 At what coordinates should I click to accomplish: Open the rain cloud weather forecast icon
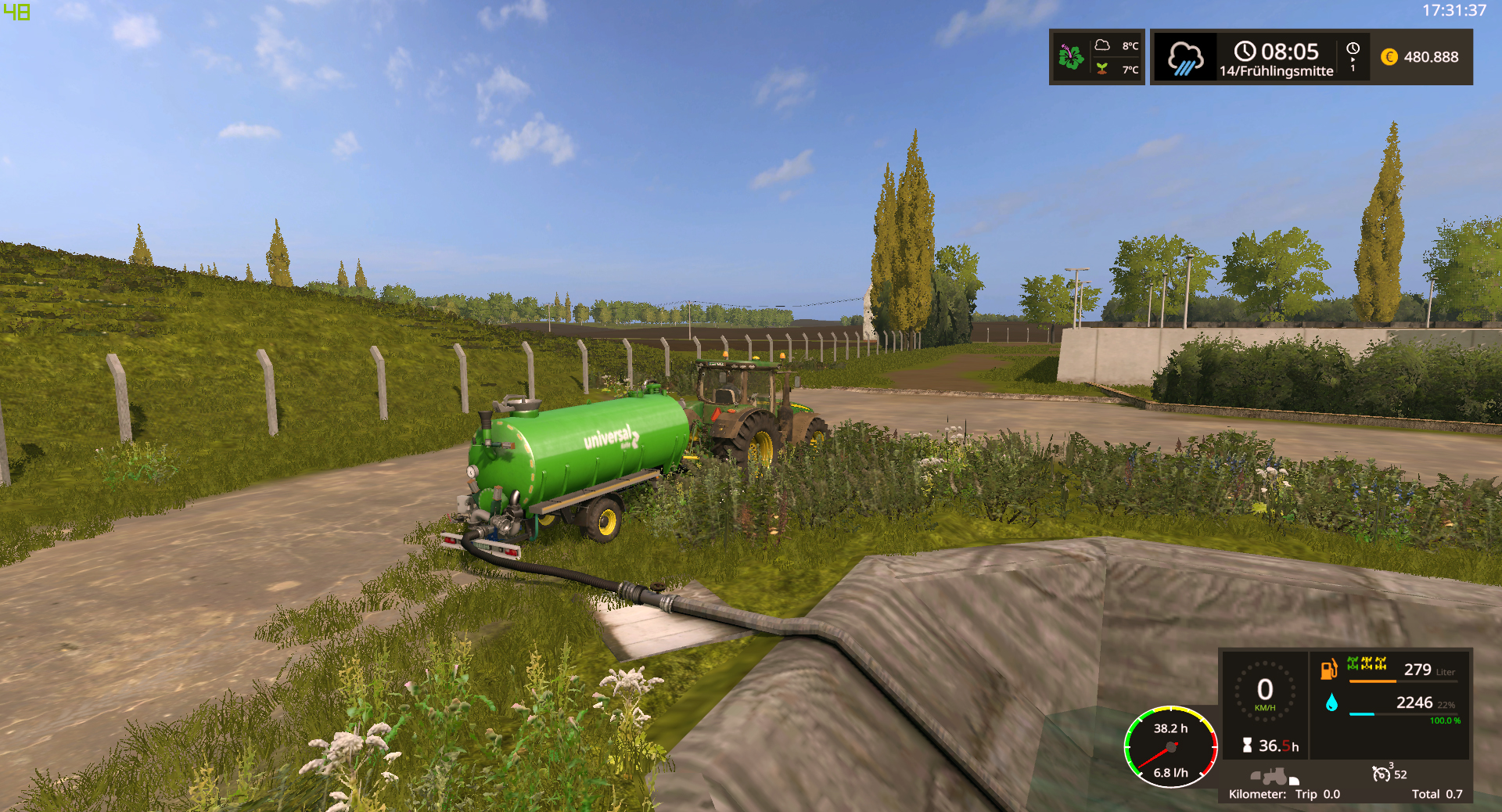coord(1185,58)
